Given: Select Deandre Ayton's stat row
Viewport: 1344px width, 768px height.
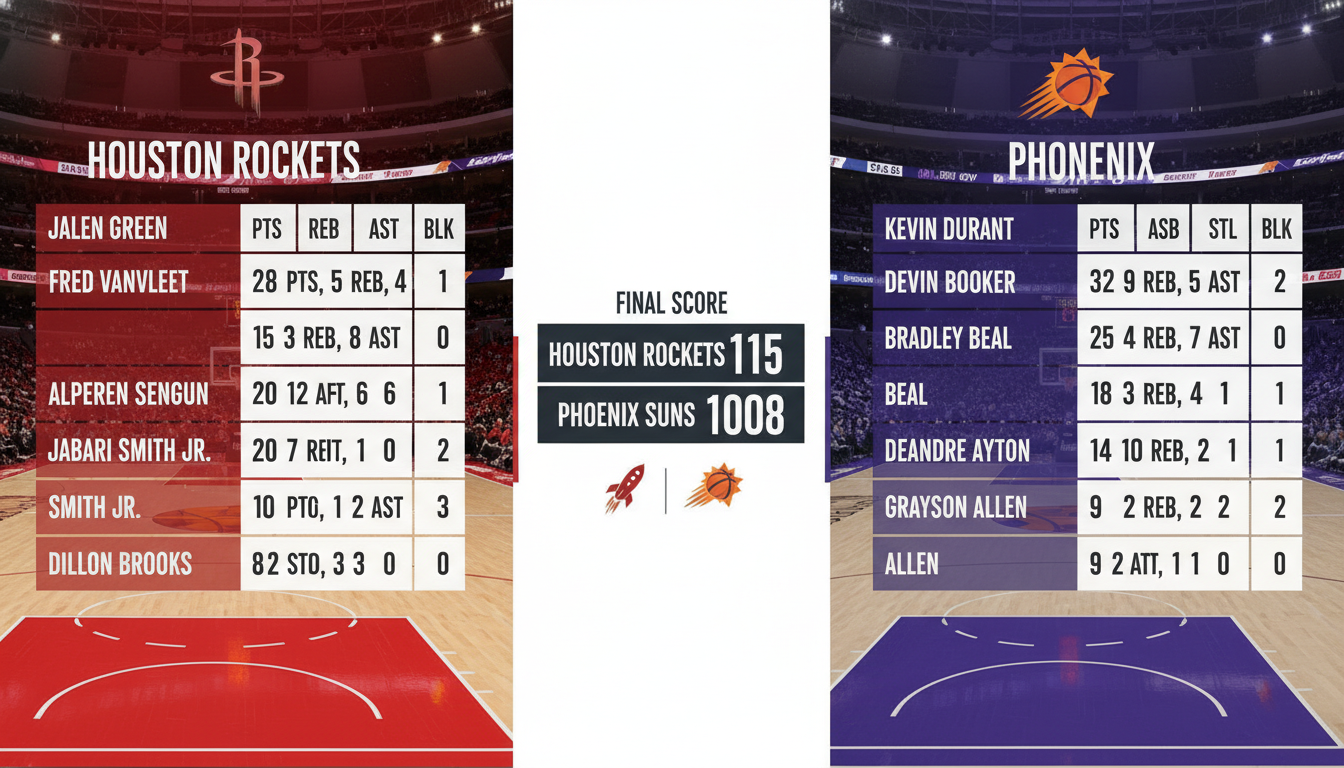Looking at the screenshot, I should pyautogui.click(x=957, y=451).
